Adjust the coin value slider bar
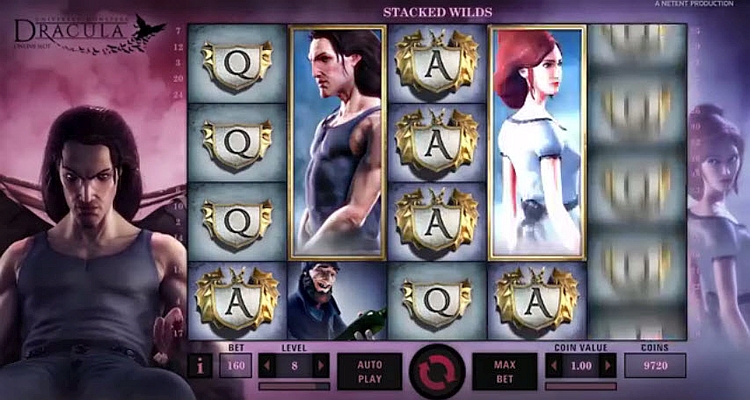This screenshot has height=400, width=750. 582,385
